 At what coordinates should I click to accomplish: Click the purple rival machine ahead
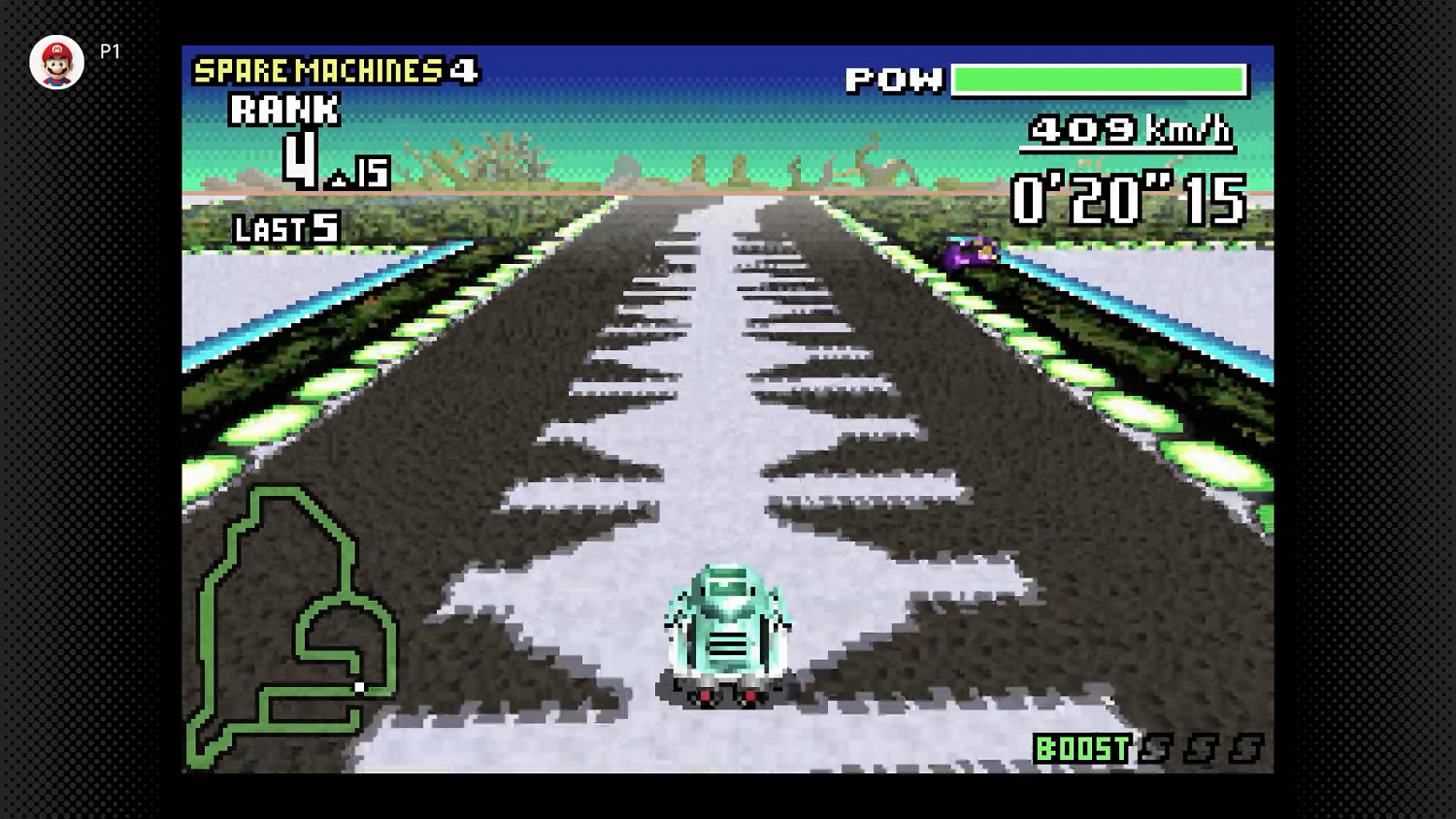(970, 252)
